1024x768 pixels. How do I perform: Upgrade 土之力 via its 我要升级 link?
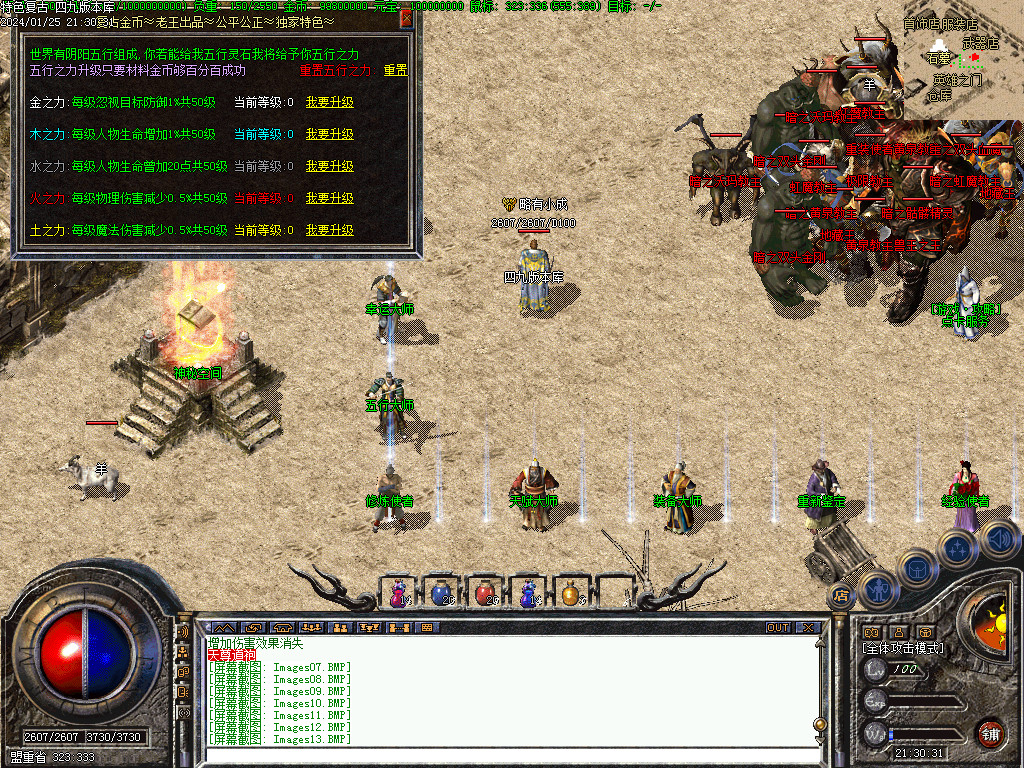(x=330, y=230)
